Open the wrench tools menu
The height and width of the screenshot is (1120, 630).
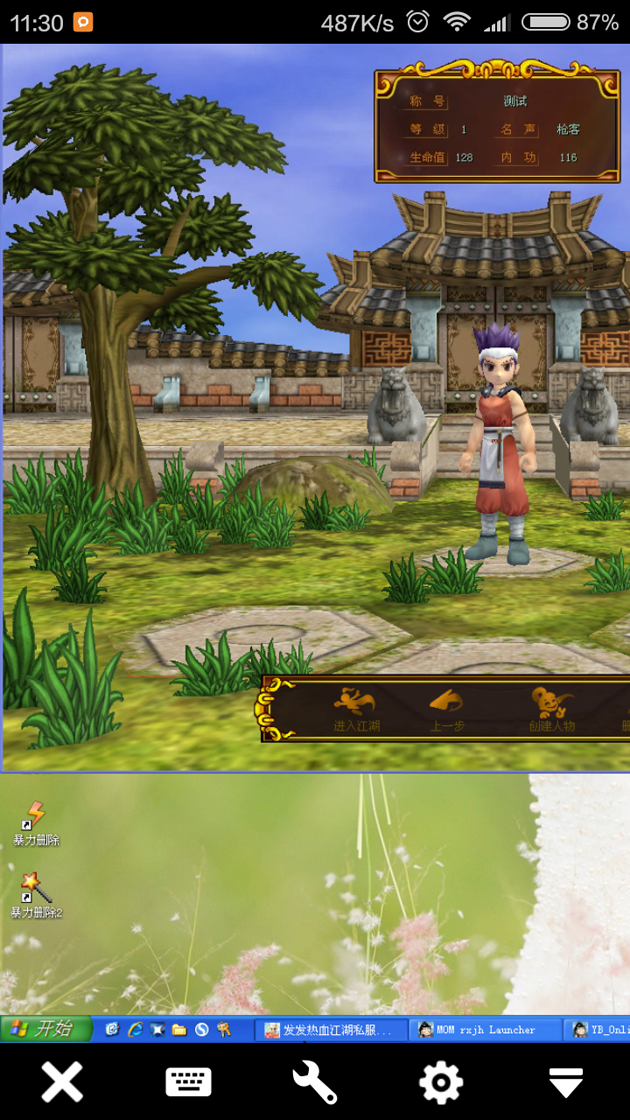coord(315,1082)
